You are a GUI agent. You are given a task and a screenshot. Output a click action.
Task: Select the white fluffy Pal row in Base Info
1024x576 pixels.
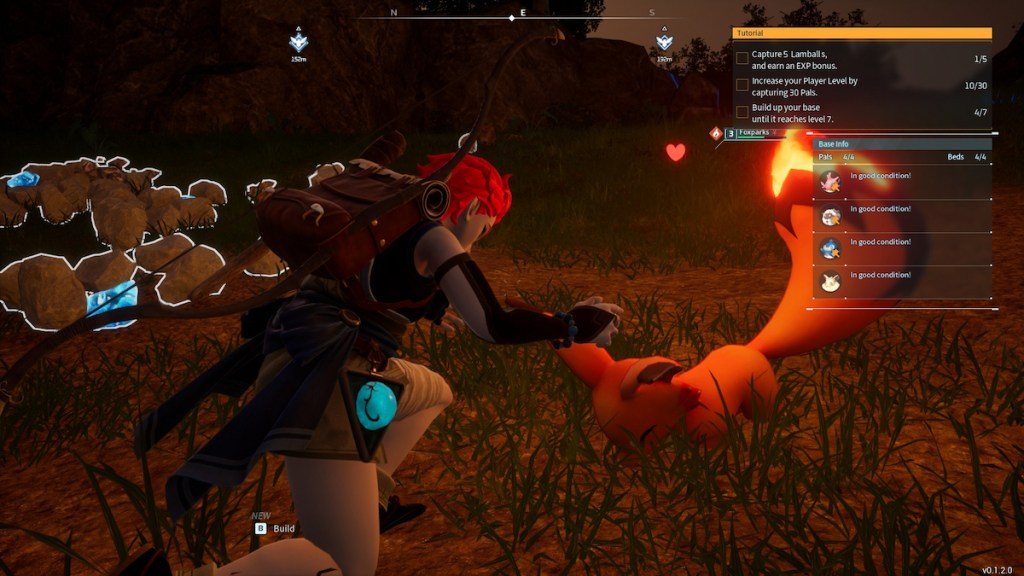[901, 215]
